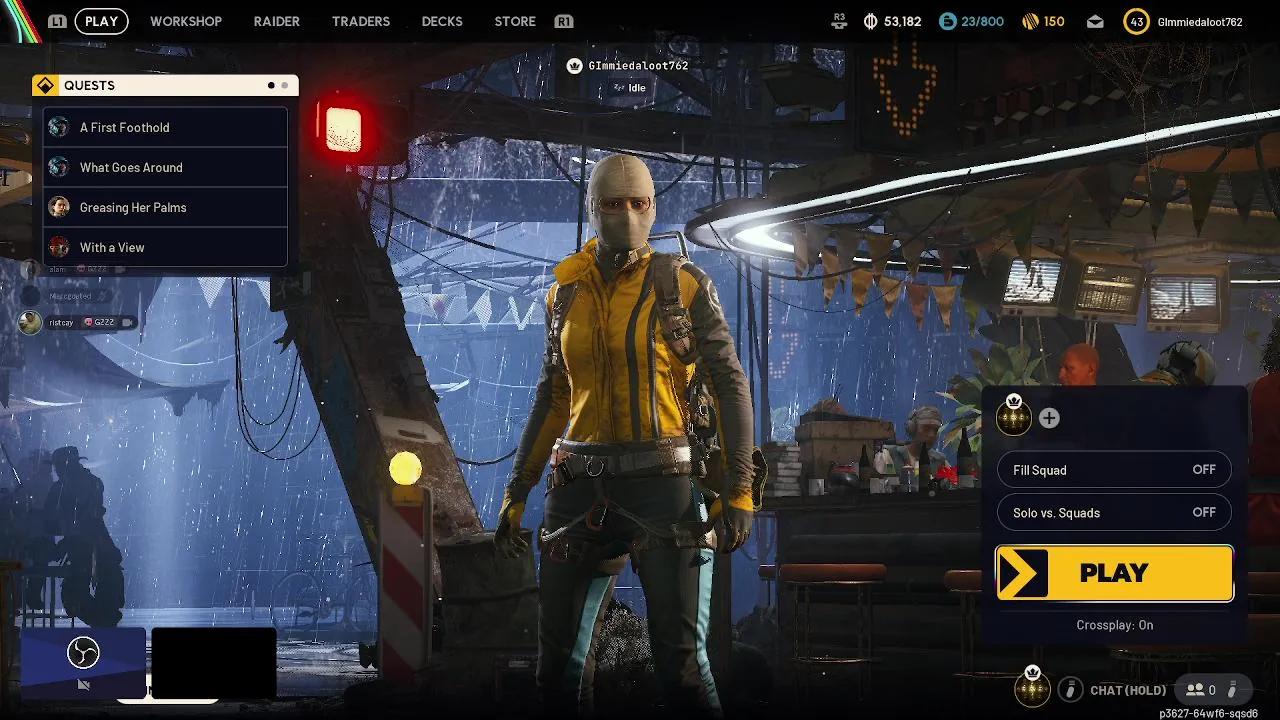Toggle the Solo vs. Squads option

click(1114, 513)
